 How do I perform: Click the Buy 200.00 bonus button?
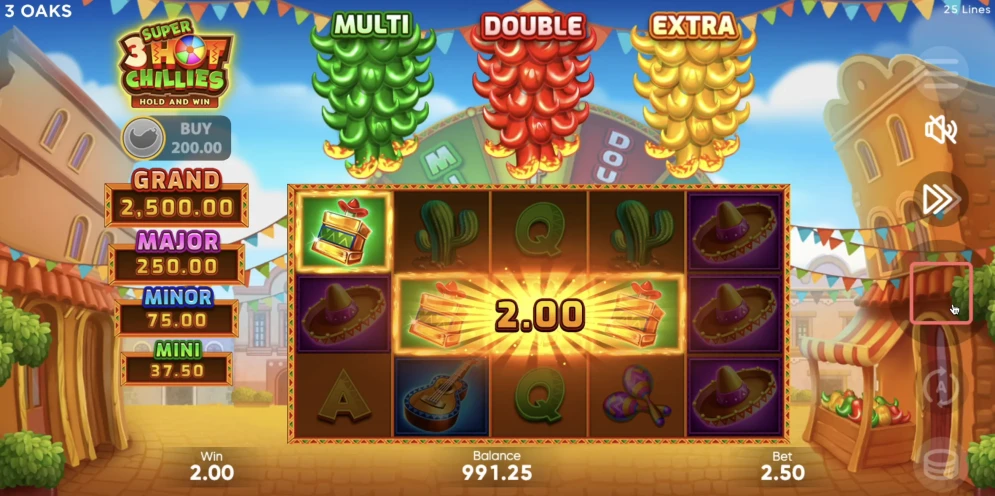pyautogui.click(x=176, y=138)
